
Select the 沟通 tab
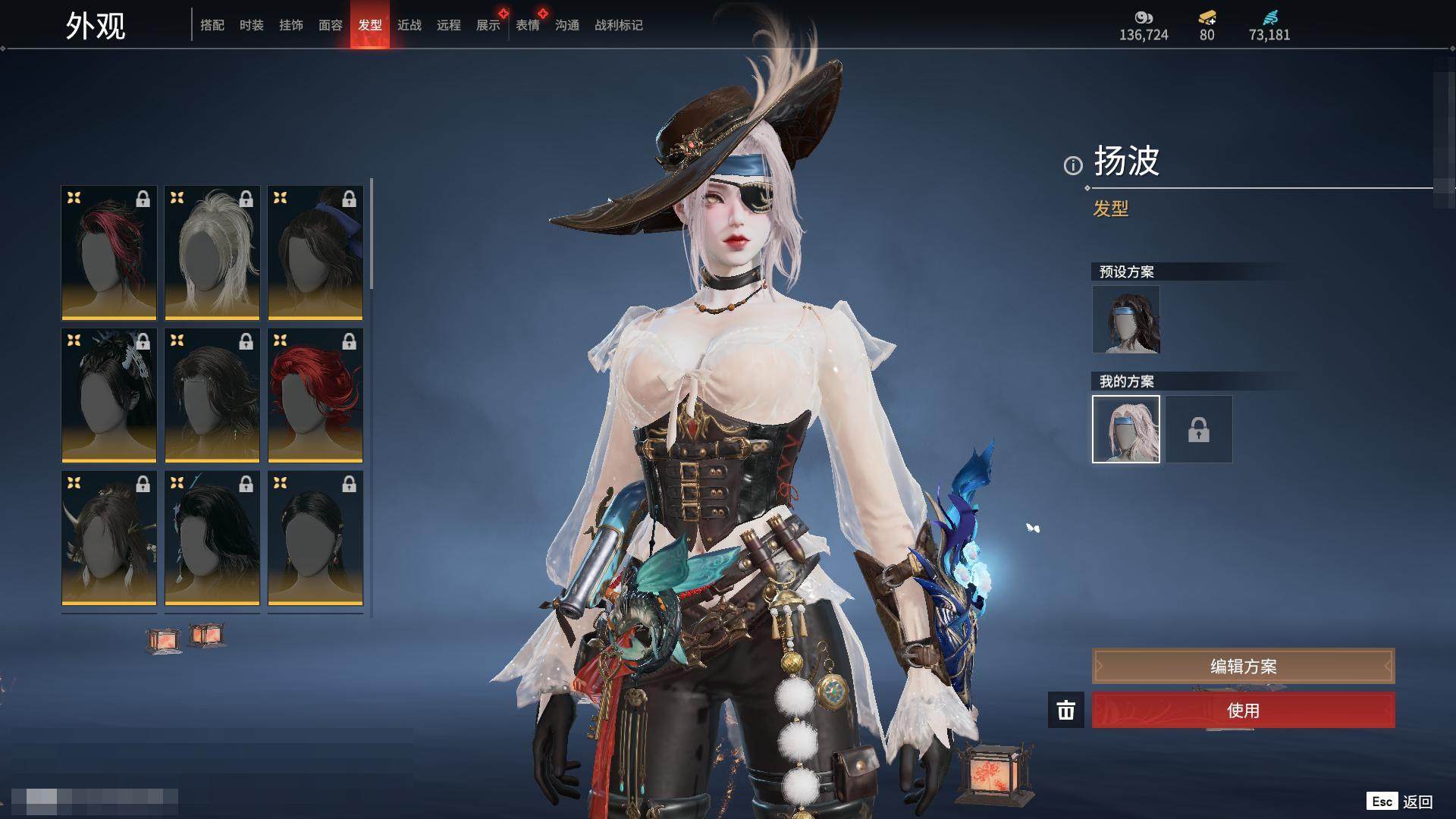tap(567, 25)
